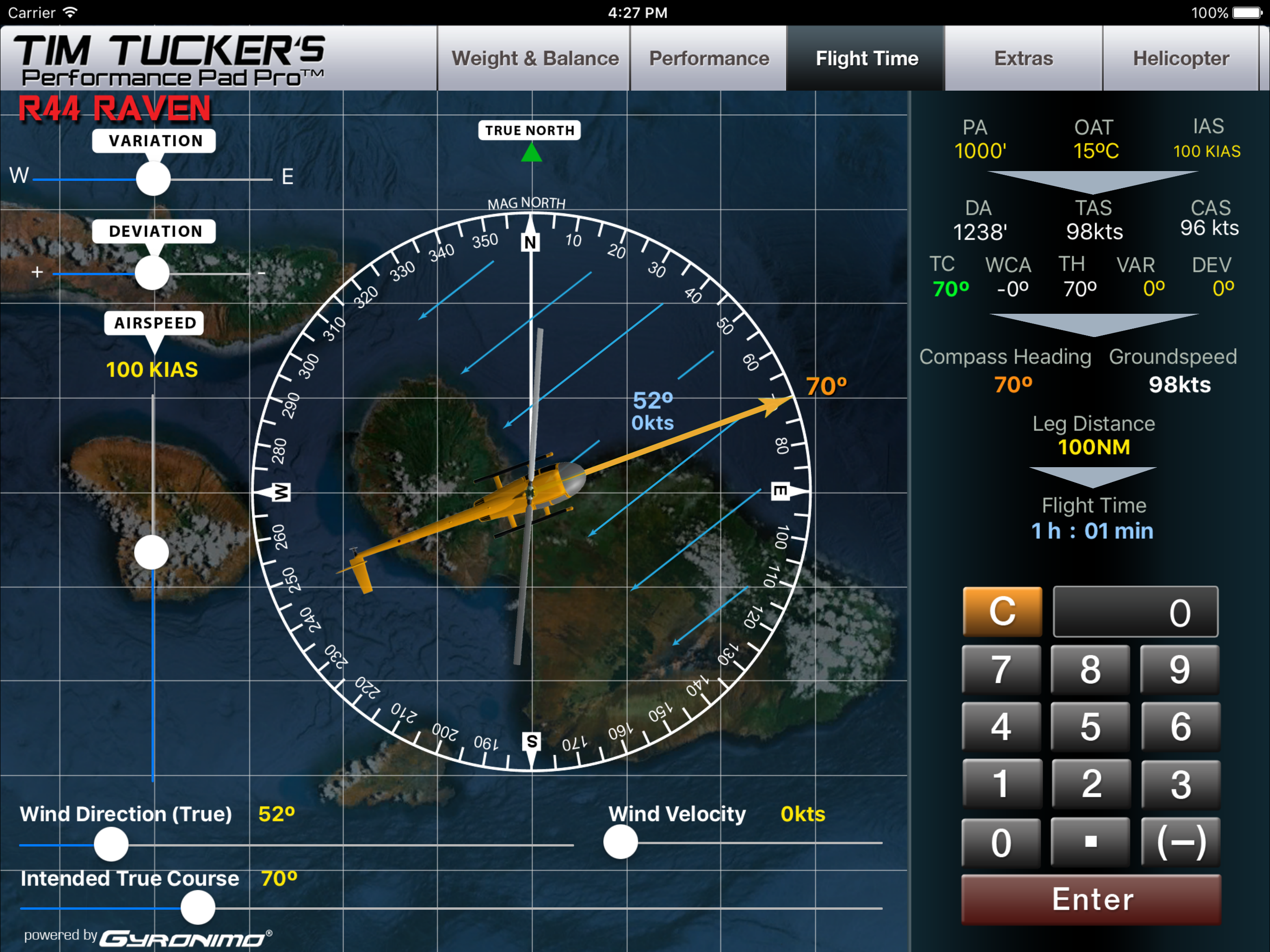
Task: Confirm entry with the red Enter button
Action: (x=1091, y=899)
